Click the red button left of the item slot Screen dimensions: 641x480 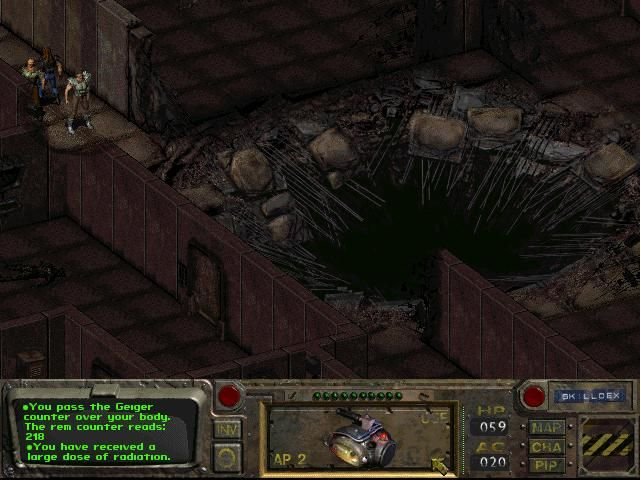(x=230, y=395)
